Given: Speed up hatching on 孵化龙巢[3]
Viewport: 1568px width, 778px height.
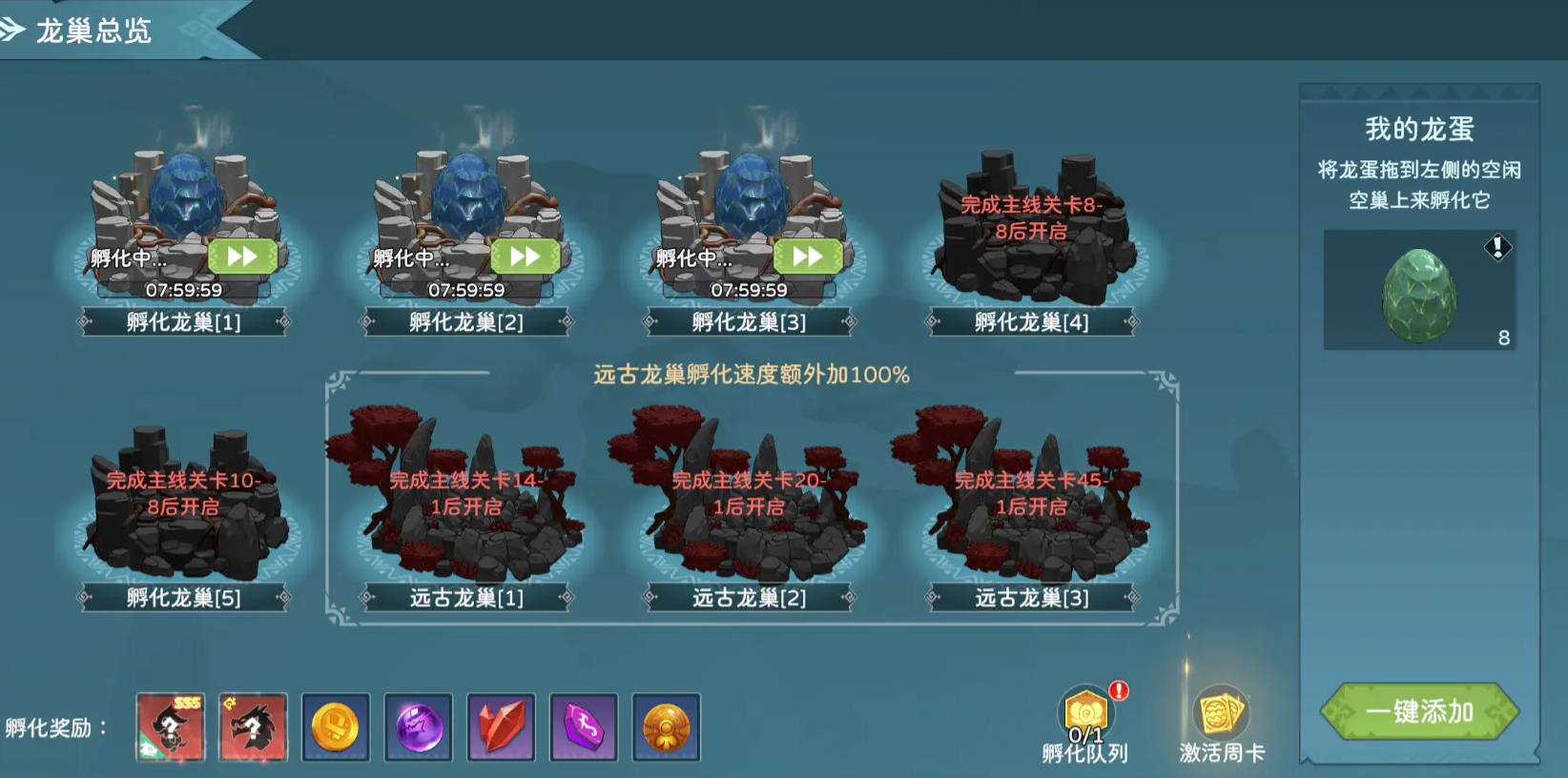Looking at the screenshot, I should (807, 256).
